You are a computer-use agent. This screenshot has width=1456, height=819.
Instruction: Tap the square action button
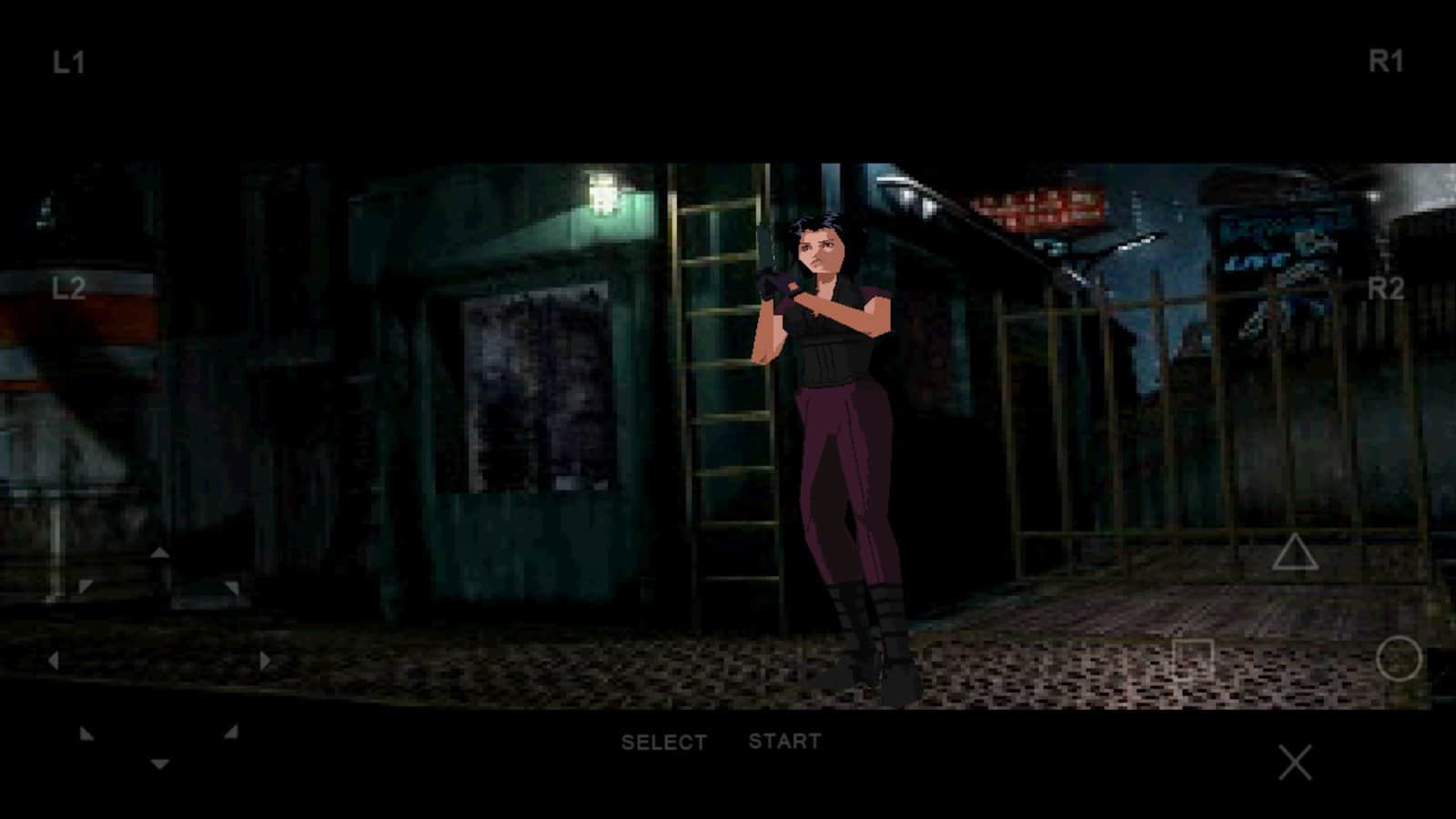tap(1192, 658)
